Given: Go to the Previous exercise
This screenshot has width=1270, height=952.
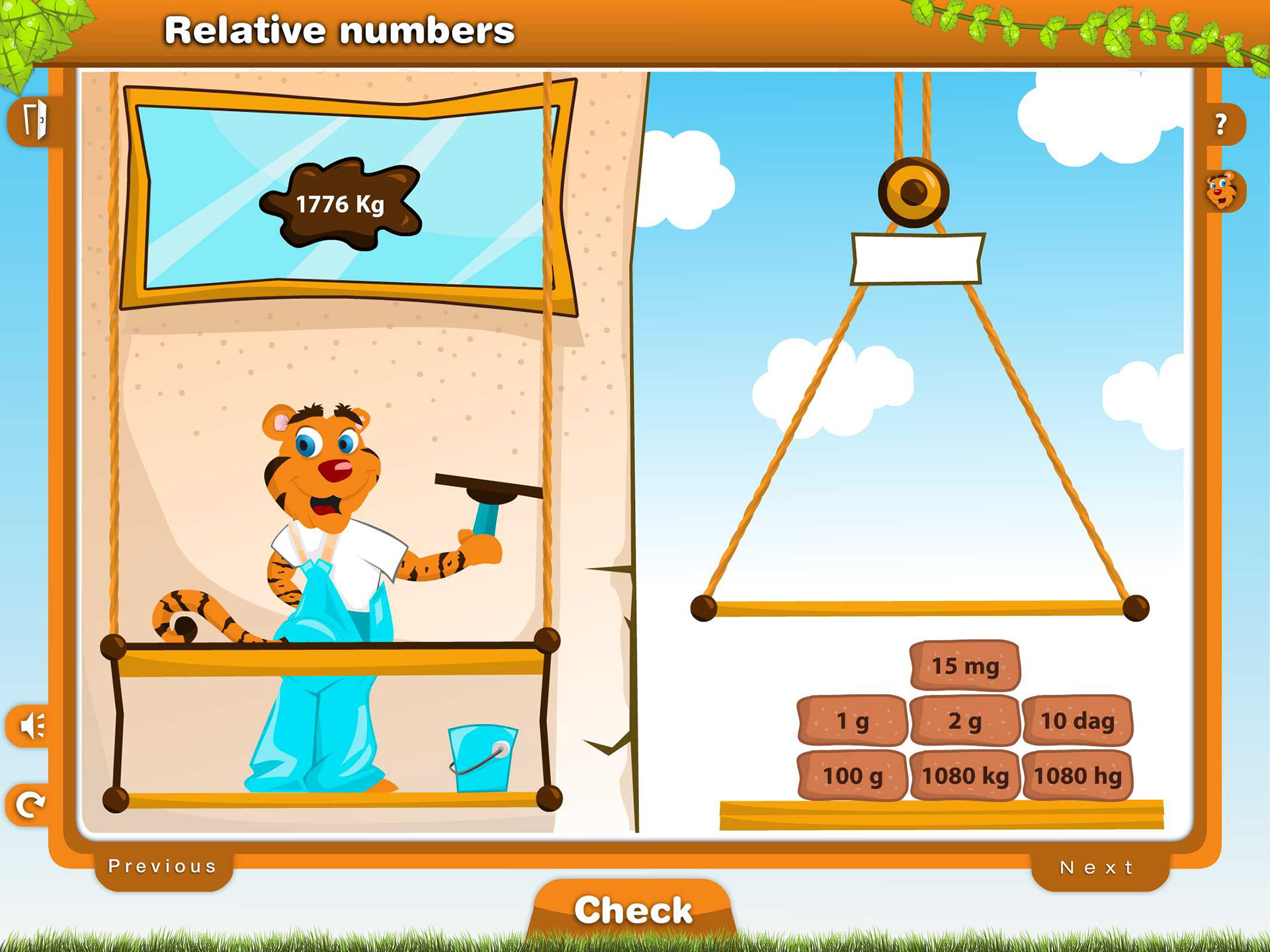Looking at the screenshot, I should [x=163, y=866].
